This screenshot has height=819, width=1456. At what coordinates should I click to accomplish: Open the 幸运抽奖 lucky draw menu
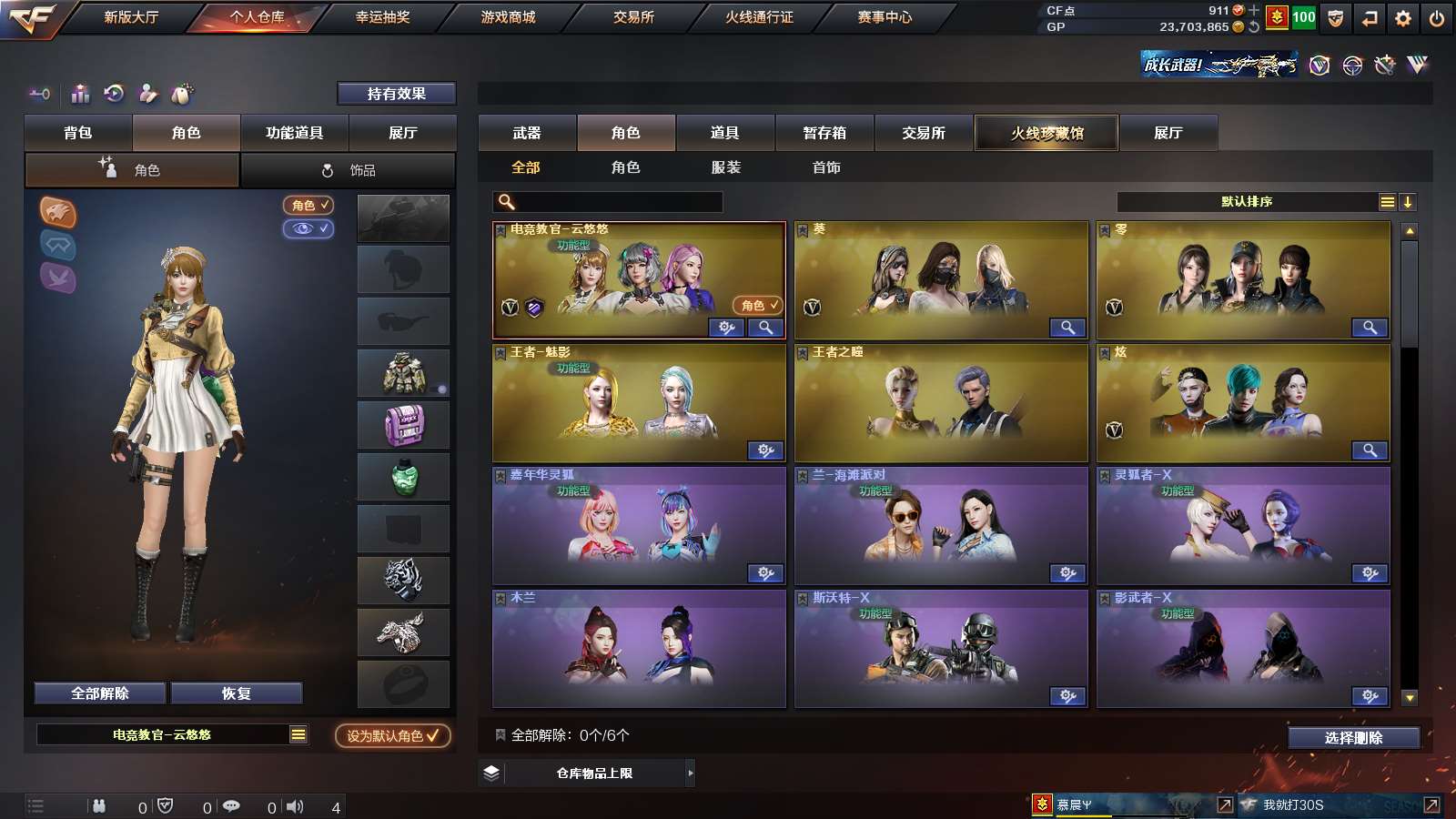[x=382, y=17]
